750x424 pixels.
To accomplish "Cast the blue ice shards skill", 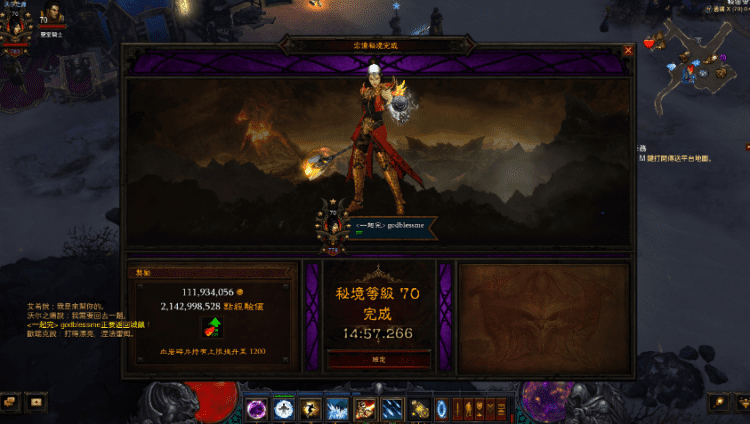I will [x=338, y=408].
